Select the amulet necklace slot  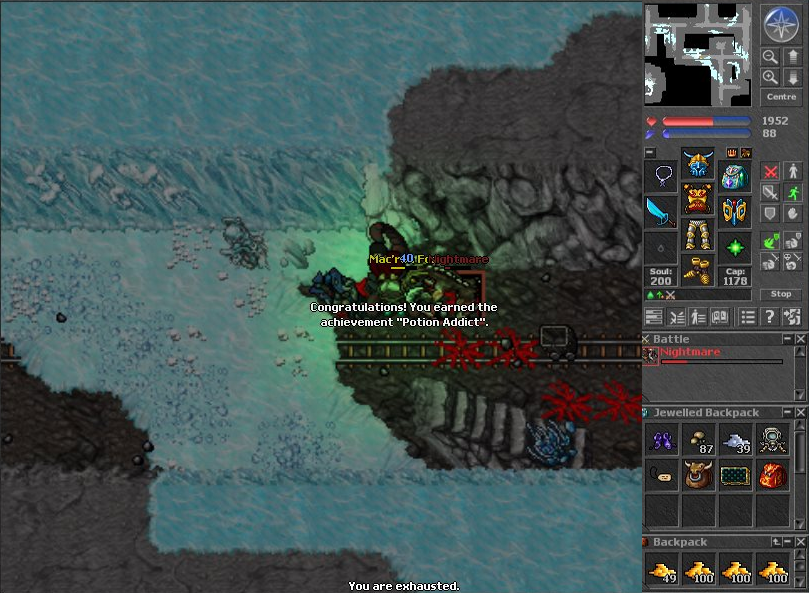[x=660, y=177]
